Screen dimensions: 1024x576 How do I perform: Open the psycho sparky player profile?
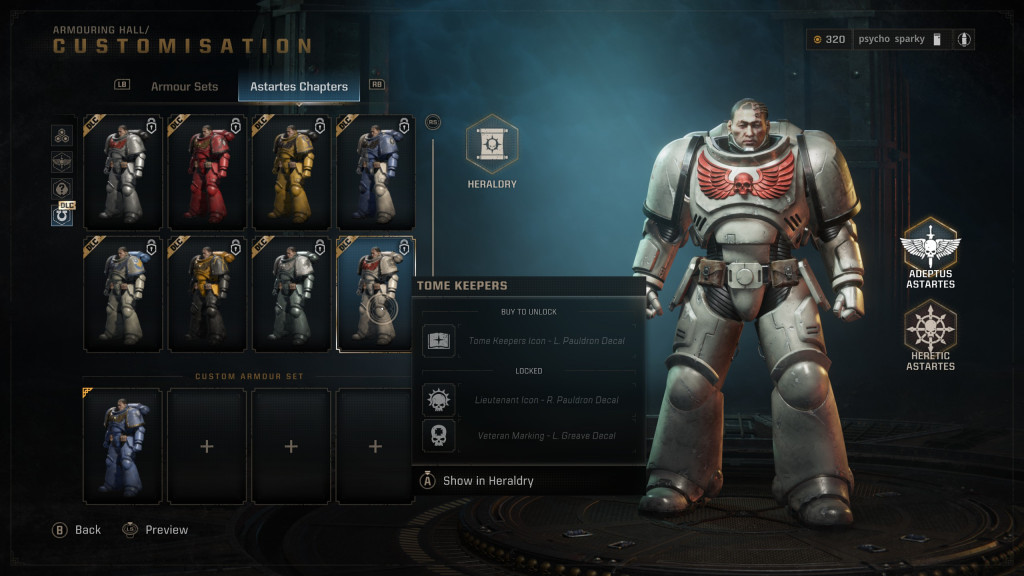891,39
